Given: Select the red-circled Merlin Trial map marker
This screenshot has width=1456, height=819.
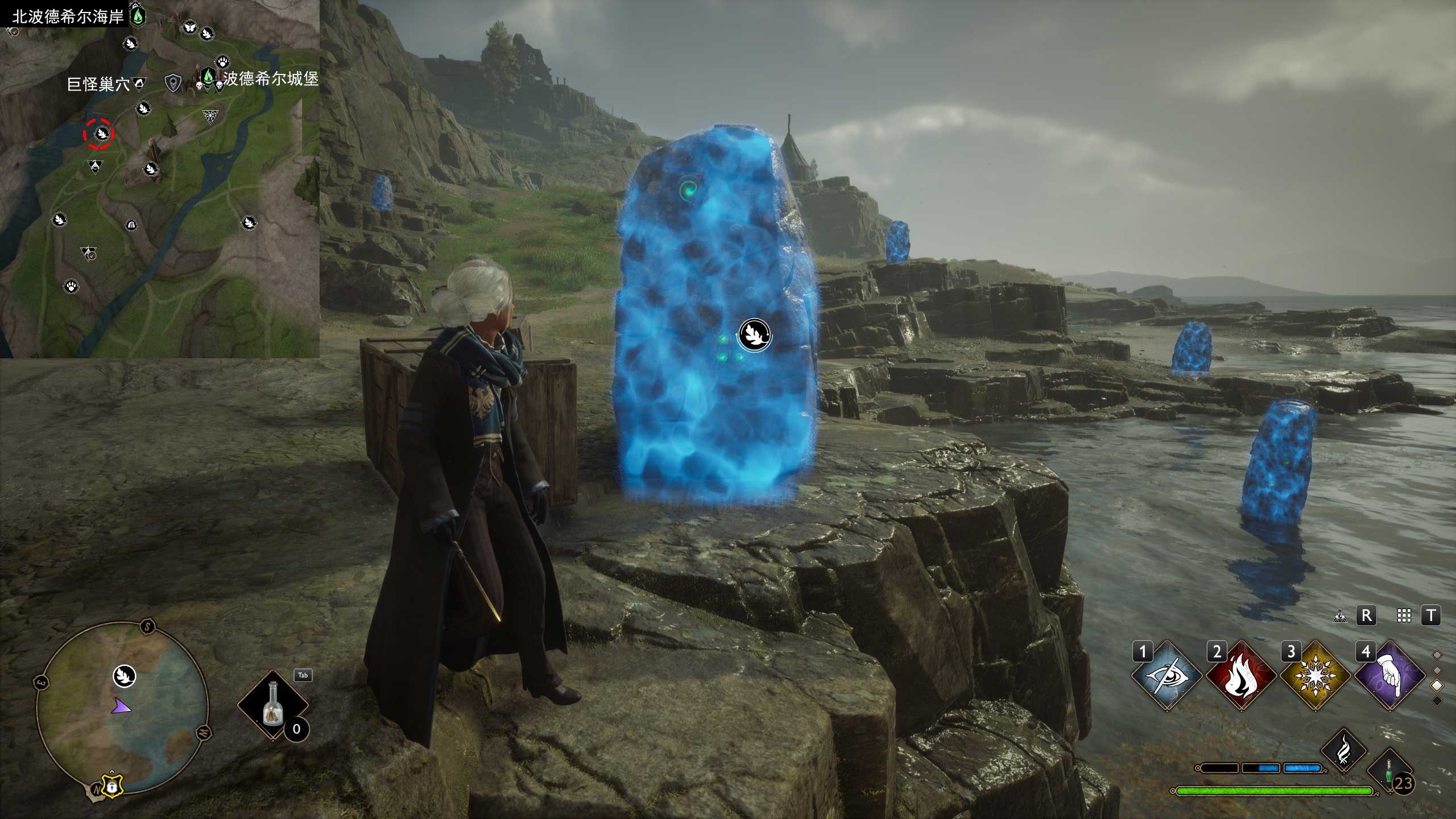Looking at the screenshot, I should click(x=100, y=134).
